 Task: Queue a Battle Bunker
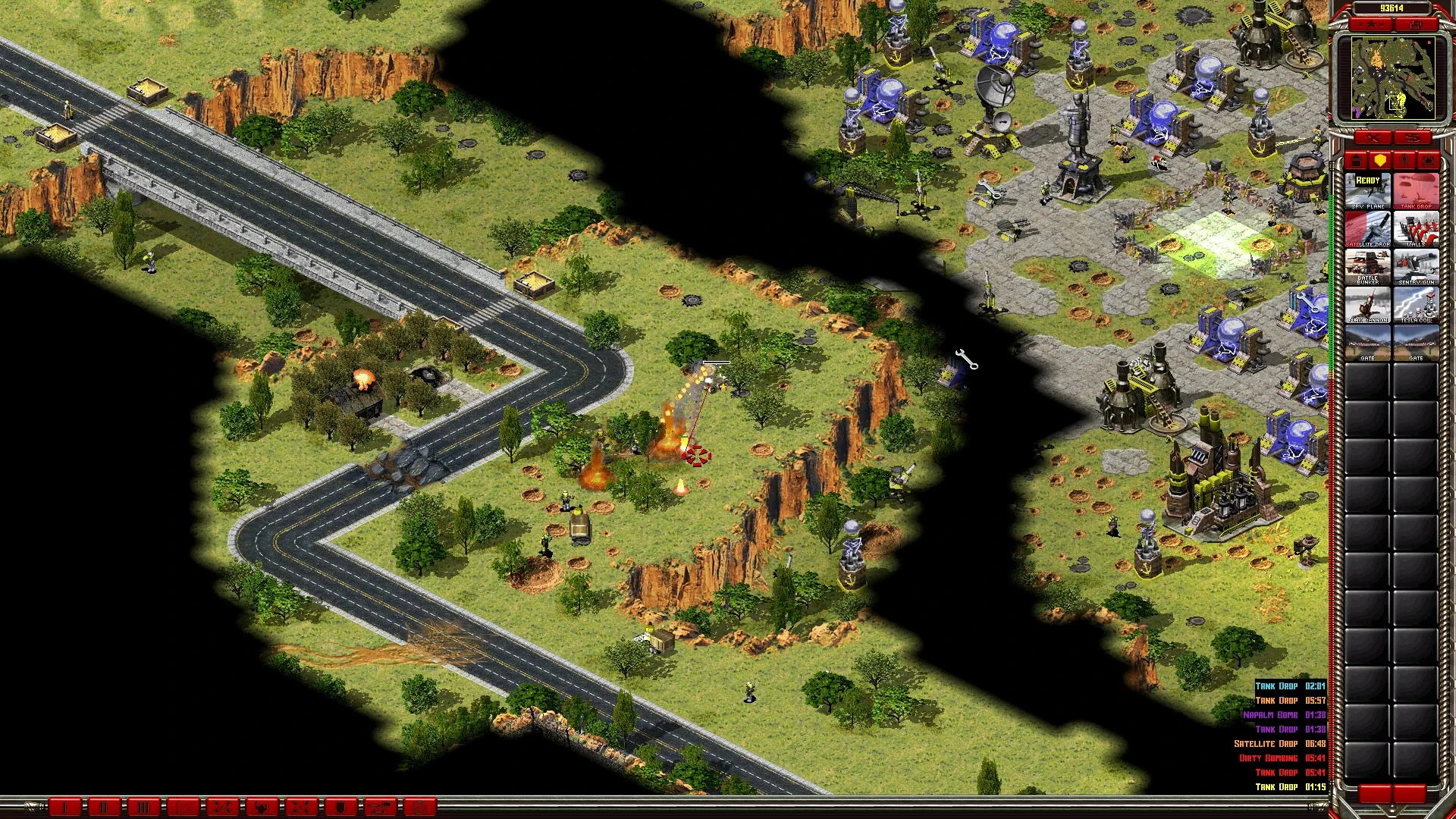(x=1367, y=266)
